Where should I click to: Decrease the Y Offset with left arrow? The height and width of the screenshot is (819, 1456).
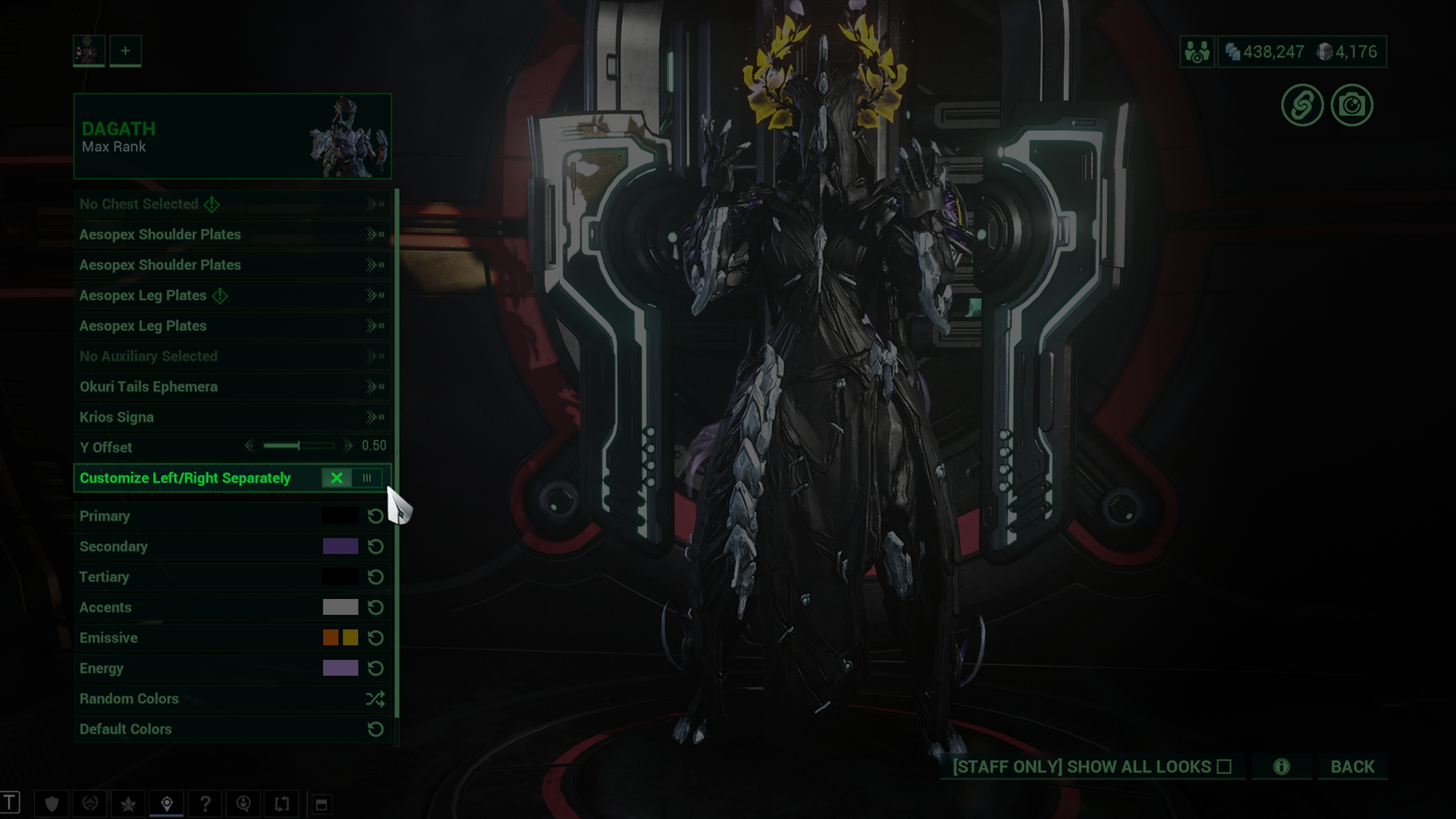coord(249,446)
